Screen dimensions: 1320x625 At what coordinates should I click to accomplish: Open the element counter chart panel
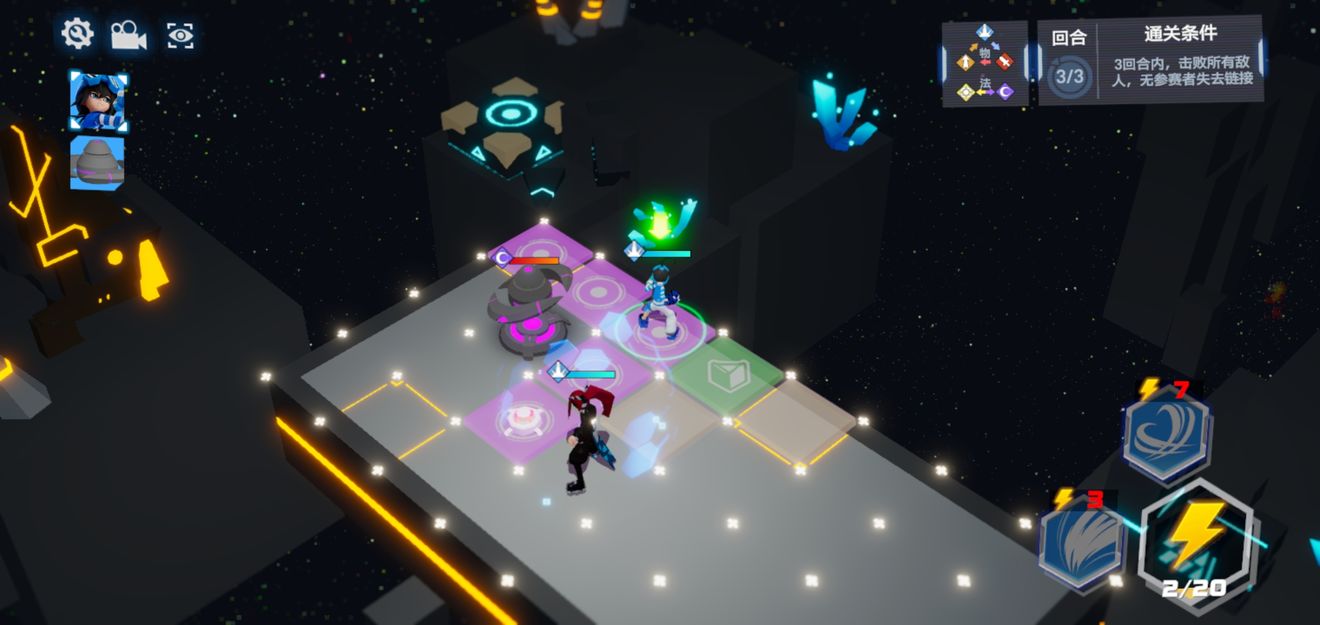coord(985,64)
